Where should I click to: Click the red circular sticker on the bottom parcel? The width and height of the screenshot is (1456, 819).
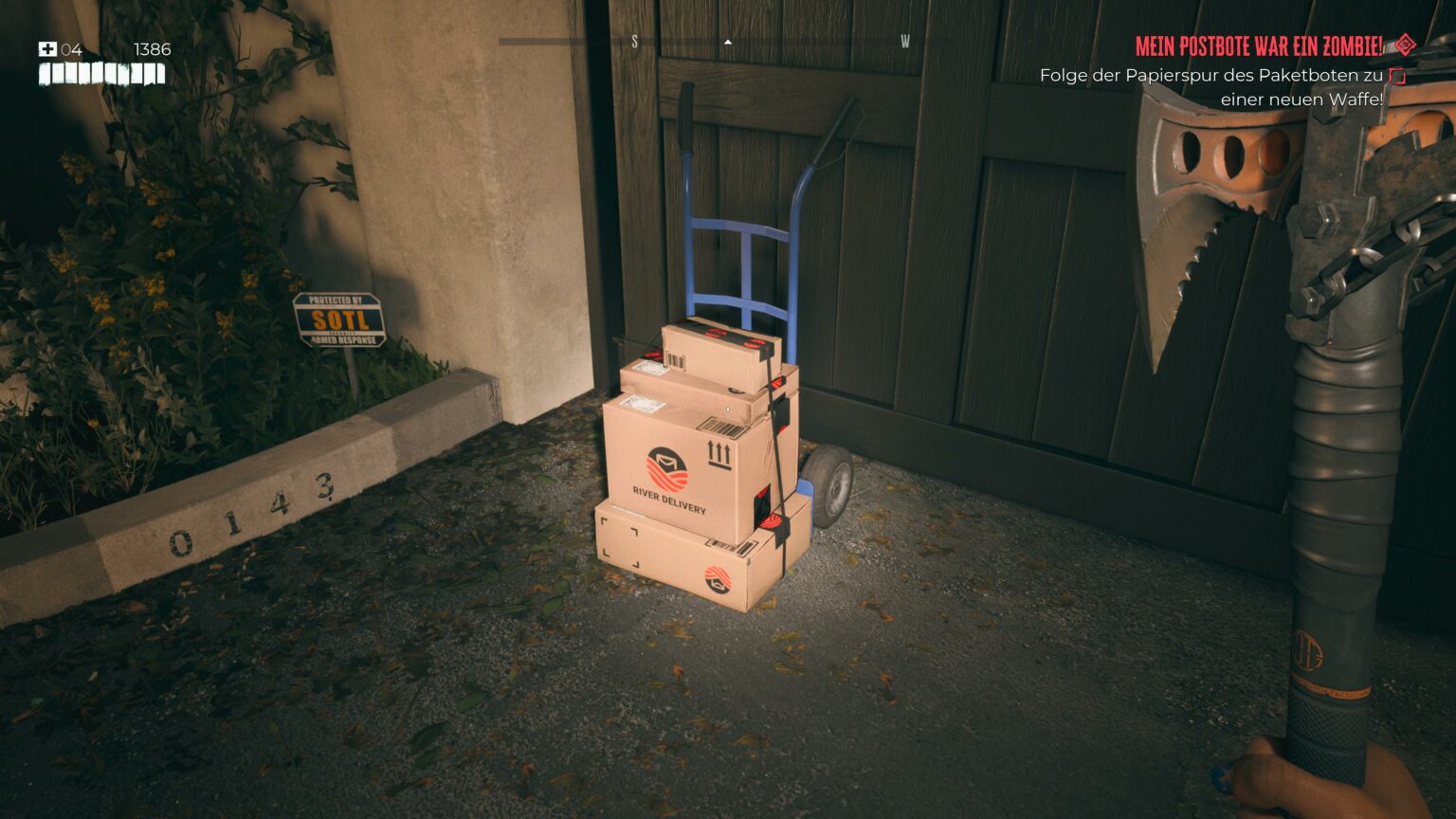coord(717,579)
